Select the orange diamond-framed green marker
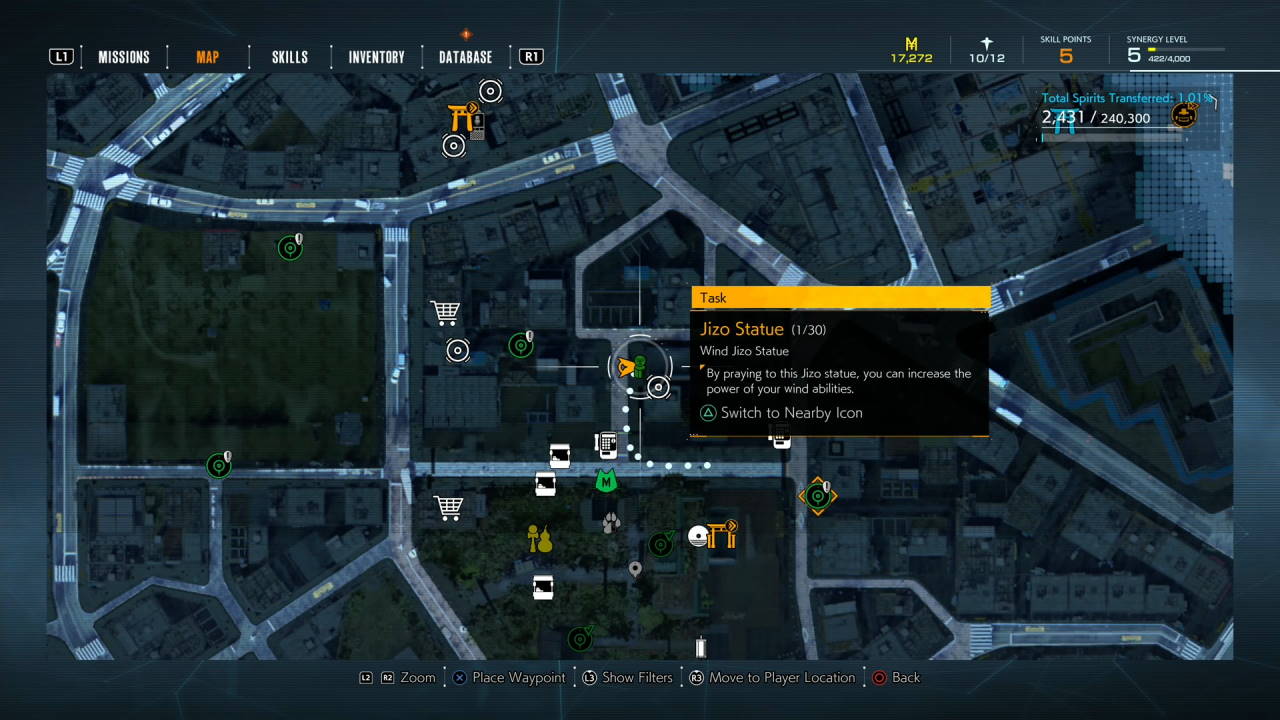The width and height of the screenshot is (1280, 720). pos(817,495)
